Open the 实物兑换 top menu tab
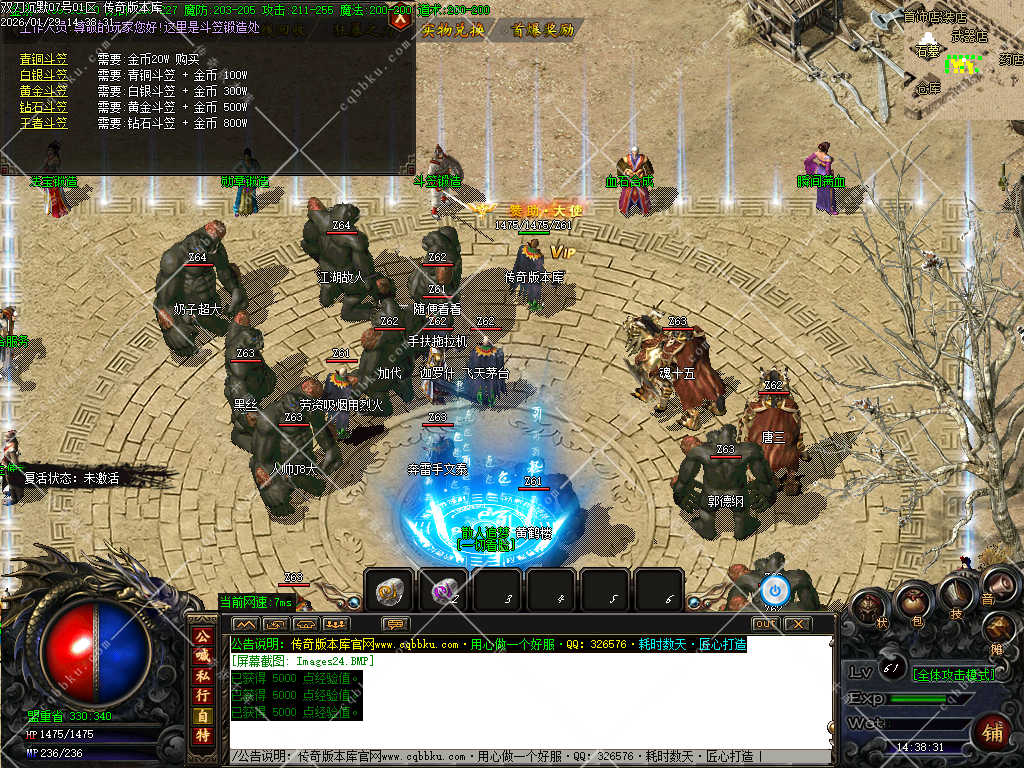The image size is (1024, 768). pos(453,30)
